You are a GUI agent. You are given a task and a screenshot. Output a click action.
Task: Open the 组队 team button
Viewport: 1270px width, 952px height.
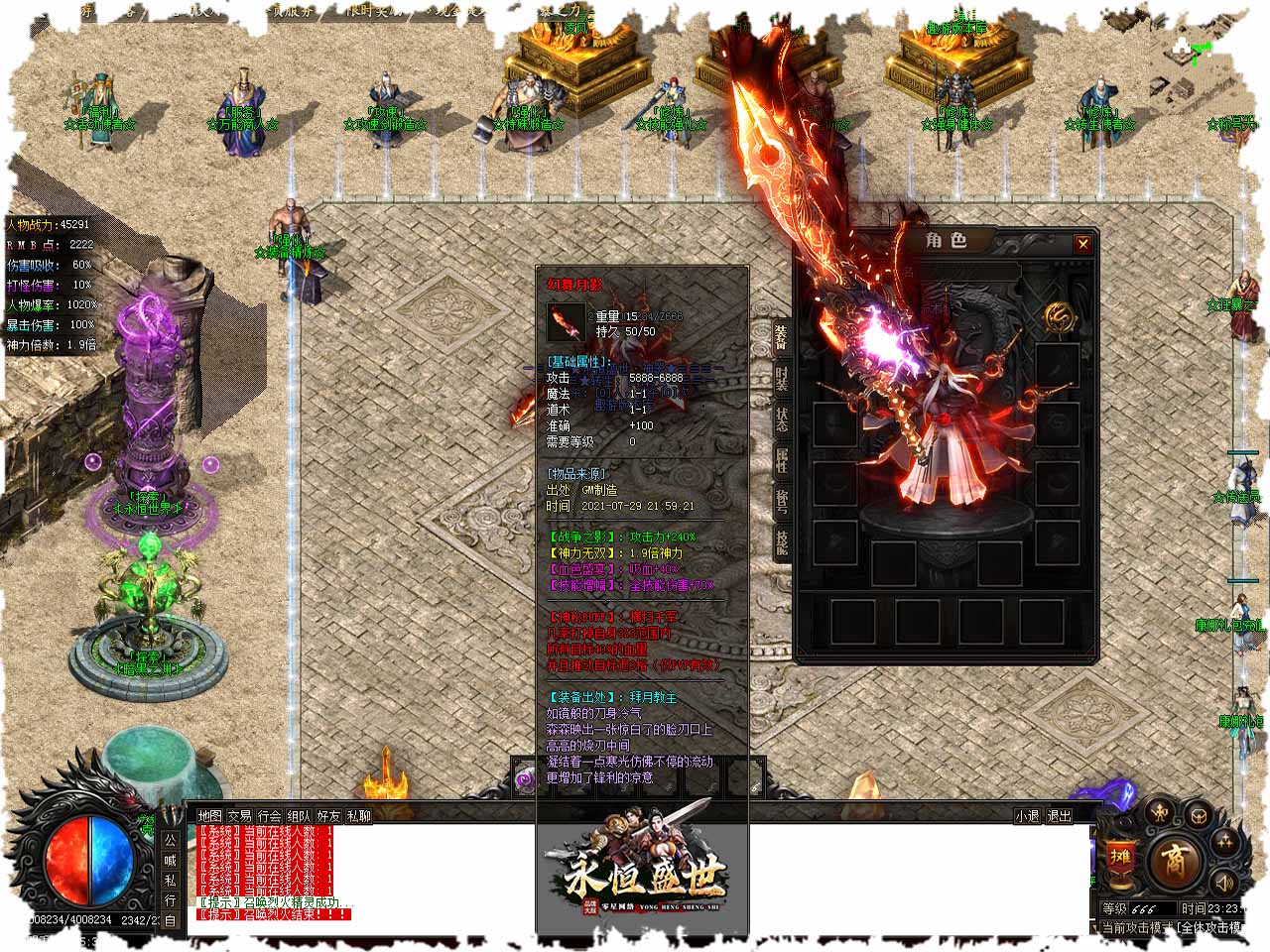[x=299, y=816]
